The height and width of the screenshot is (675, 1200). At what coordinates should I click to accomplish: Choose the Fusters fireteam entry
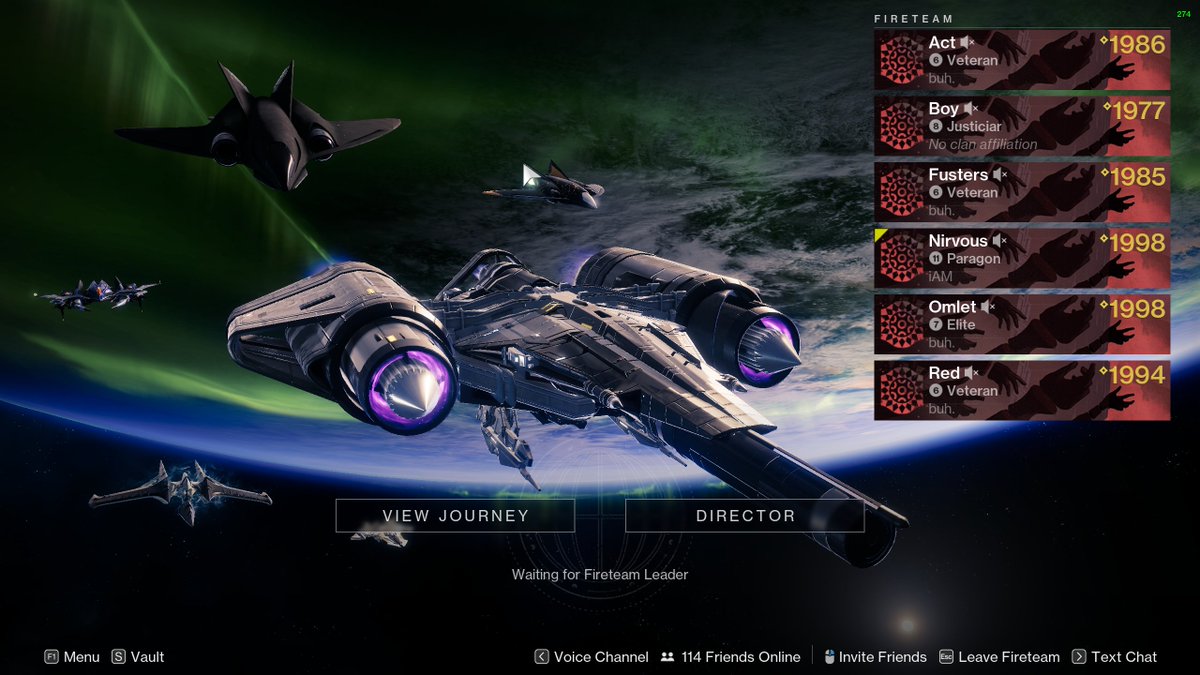(x=1021, y=192)
